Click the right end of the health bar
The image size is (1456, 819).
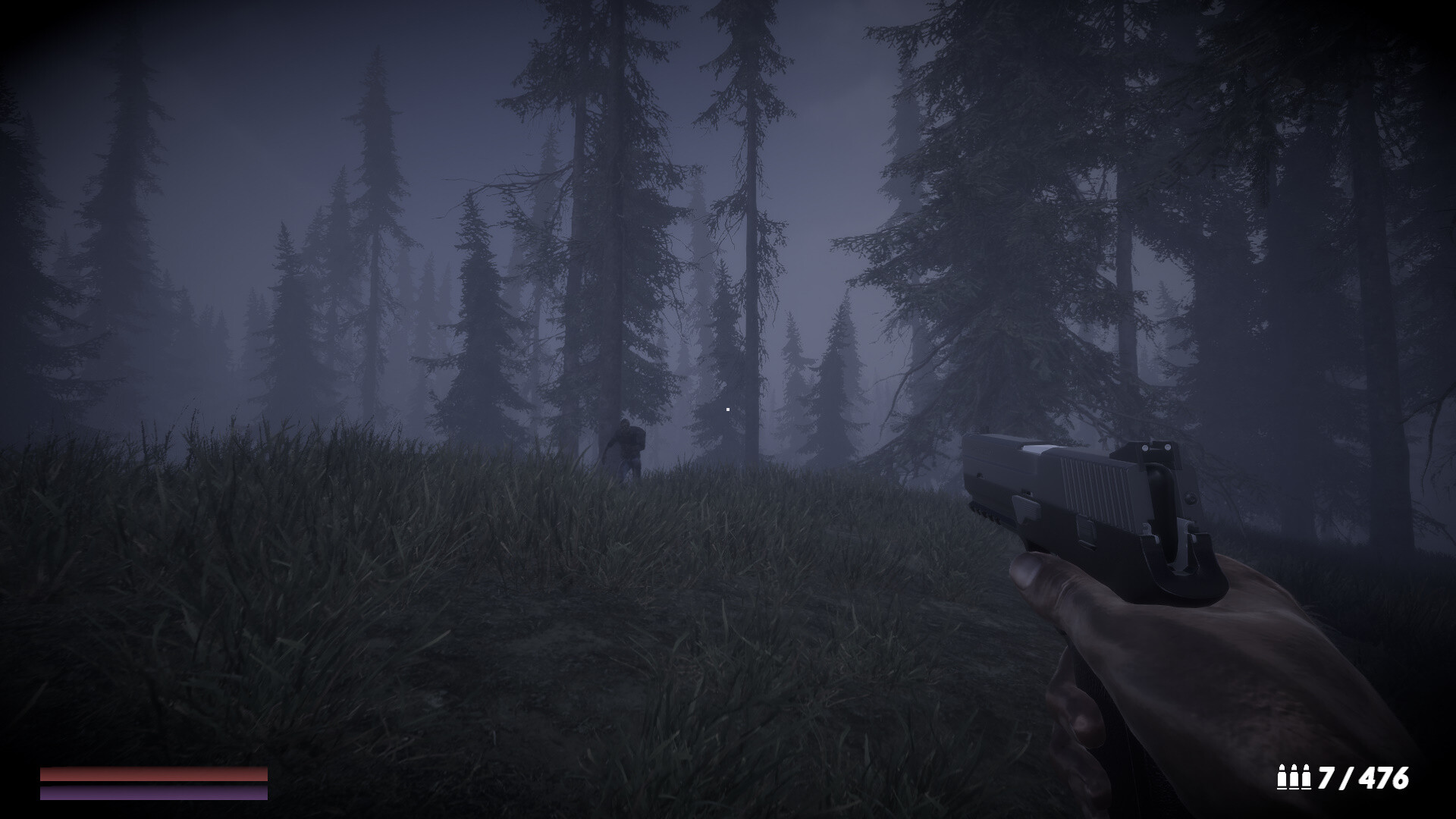(x=264, y=775)
